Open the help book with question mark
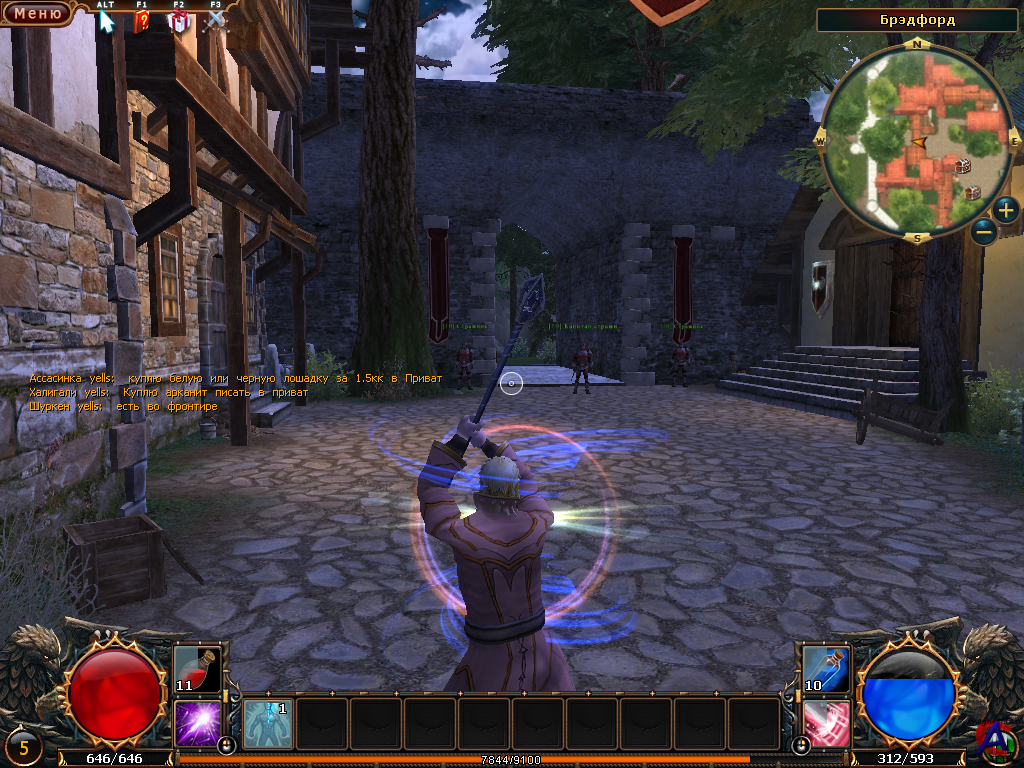The width and height of the screenshot is (1024, 768). tap(142, 21)
